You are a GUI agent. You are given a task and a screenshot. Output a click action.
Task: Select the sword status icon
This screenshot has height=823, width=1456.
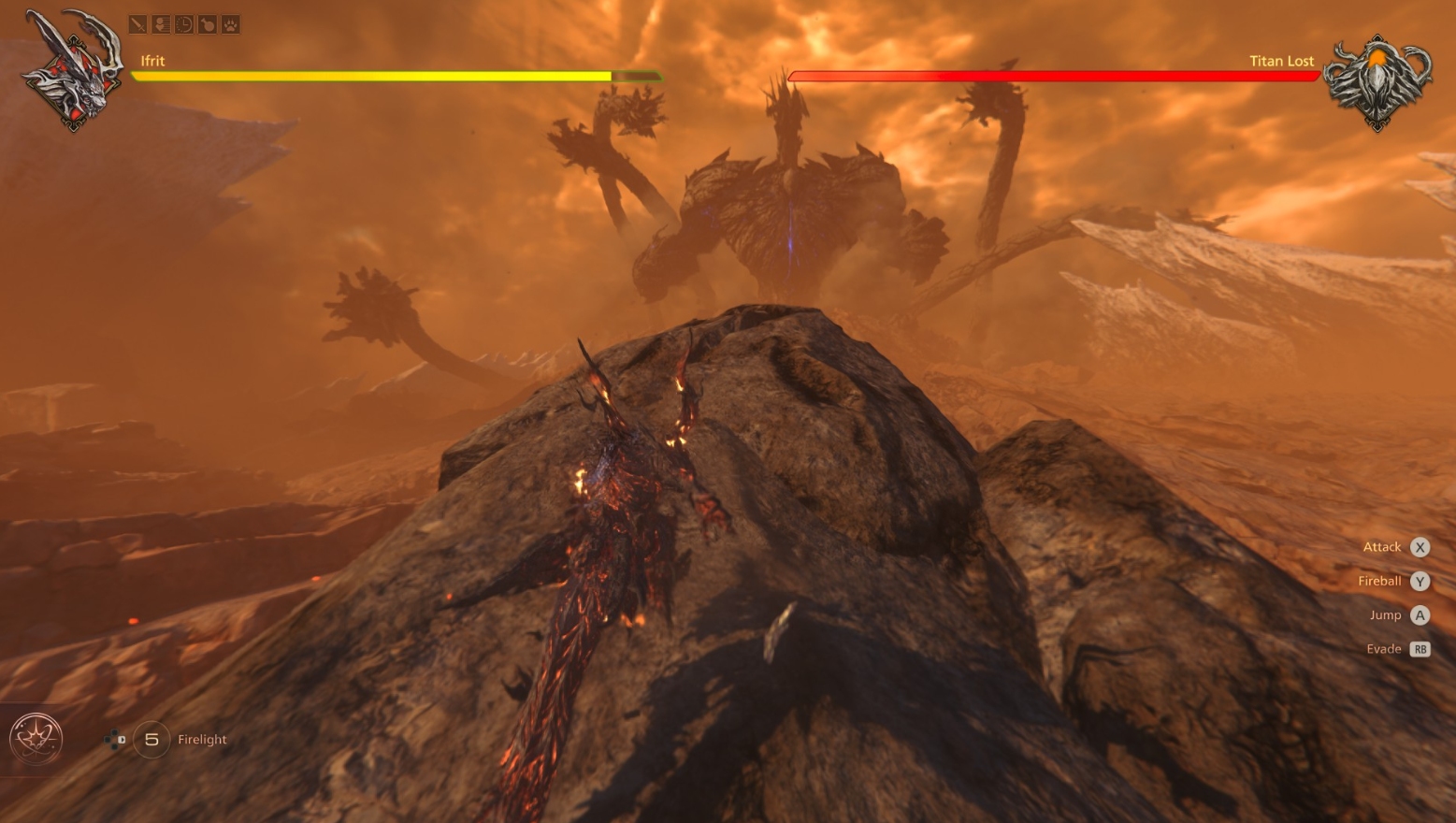[x=138, y=24]
